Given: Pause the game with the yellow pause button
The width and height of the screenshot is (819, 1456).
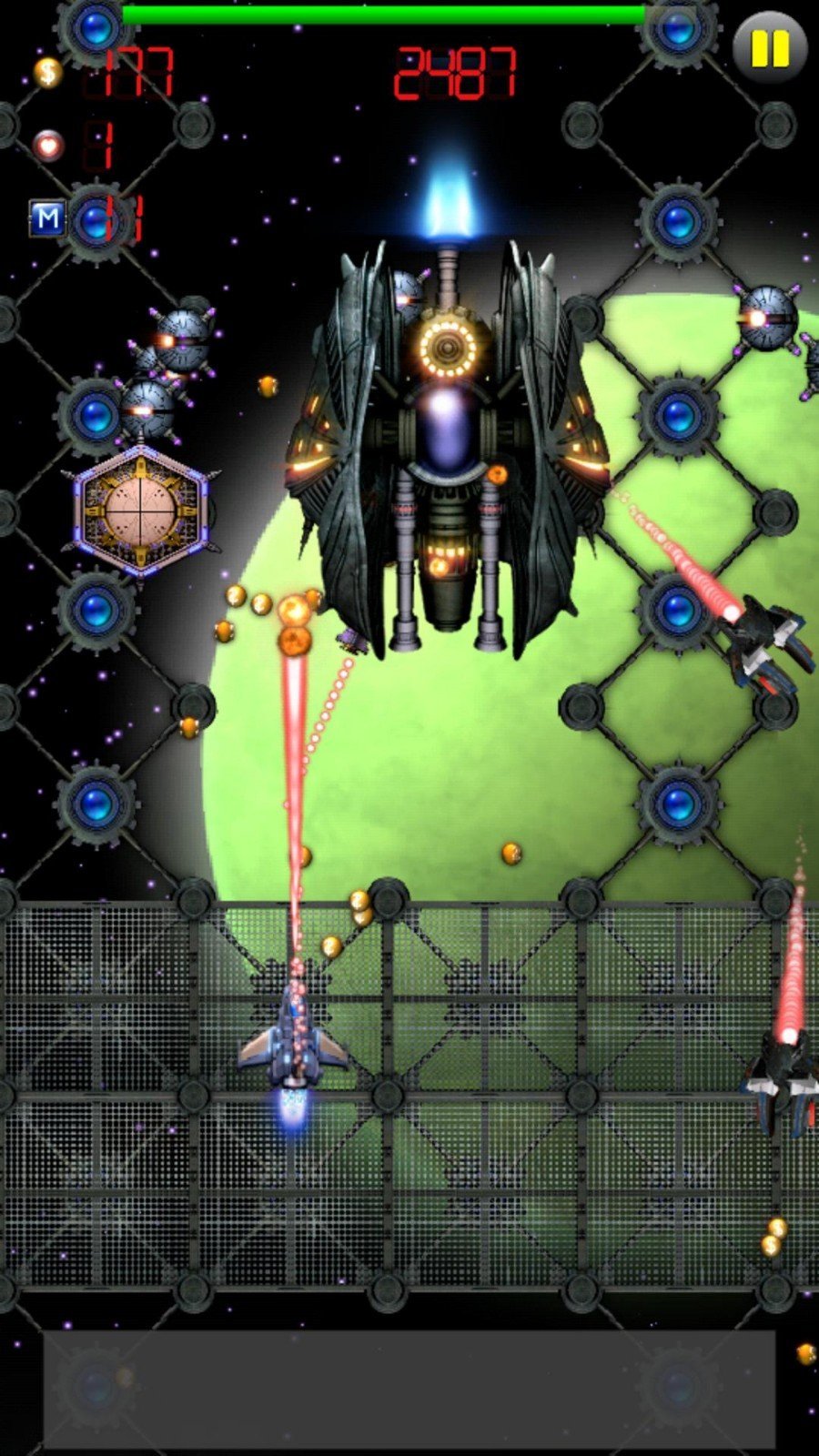Looking at the screenshot, I should (769, 47).
